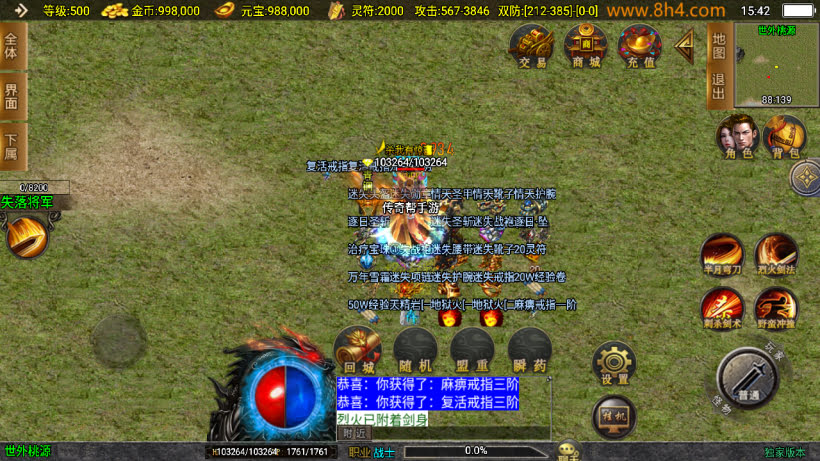This screenshot has height=461, width=820.
Task: Use the 刺杀剑术 skill
Action: tap(721, 307)
